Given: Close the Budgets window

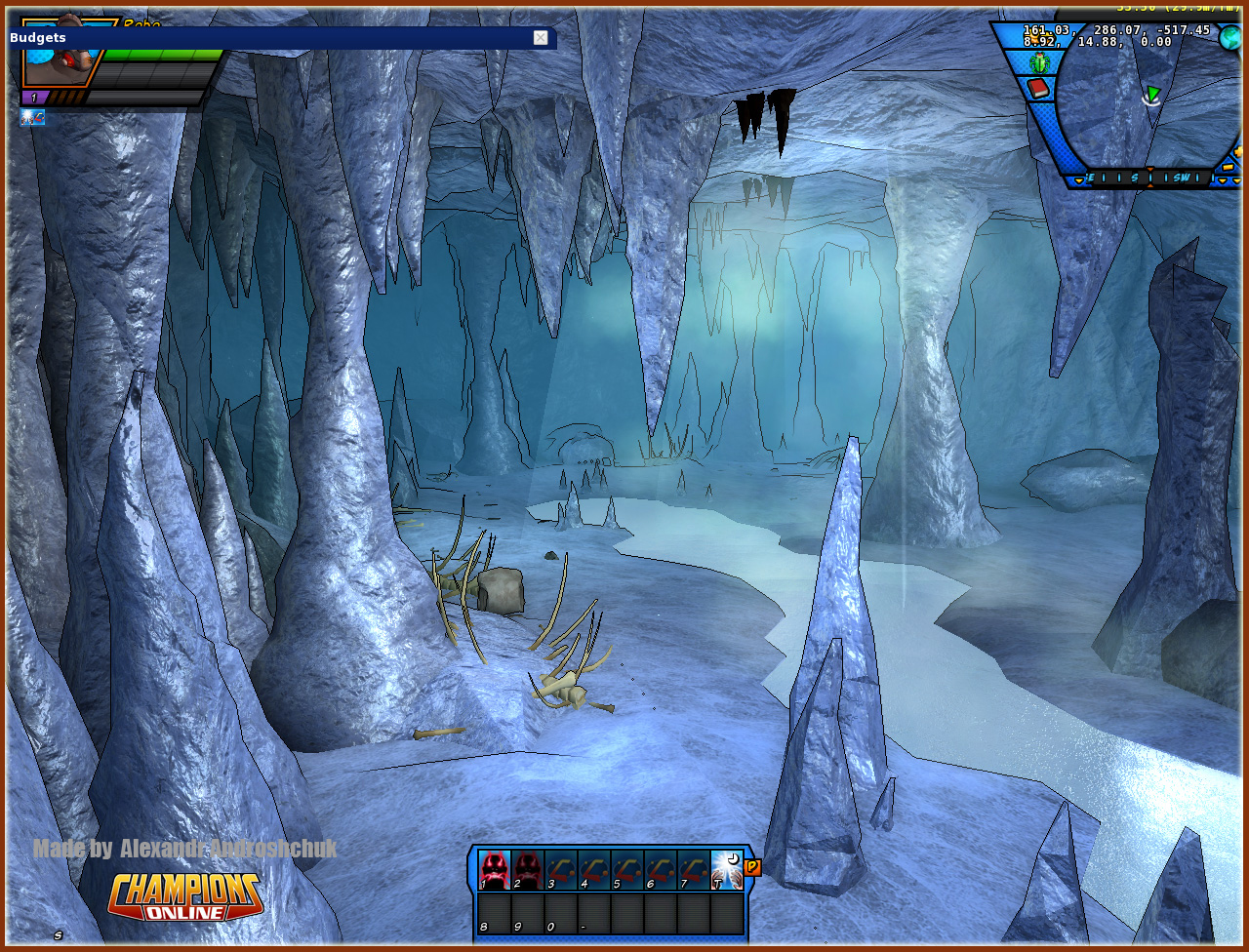Looking at the screenshot, I should pyautogui.click(x=541, y=38).
